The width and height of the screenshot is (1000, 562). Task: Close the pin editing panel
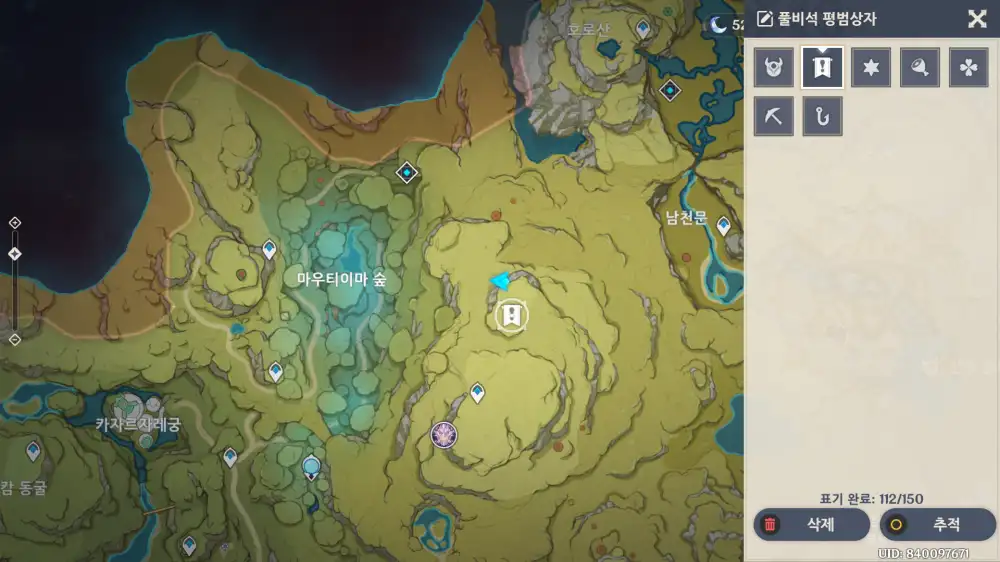977,18
